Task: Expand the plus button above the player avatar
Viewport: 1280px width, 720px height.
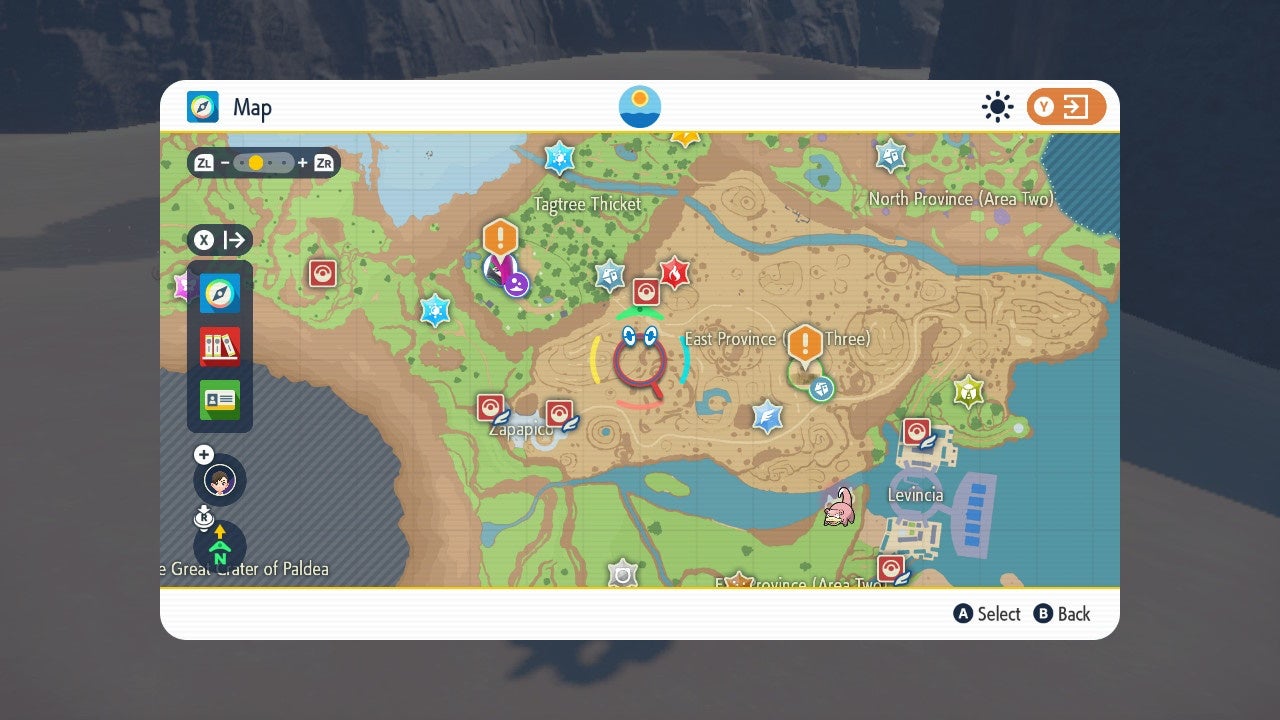Action: [x=203, y=453]
